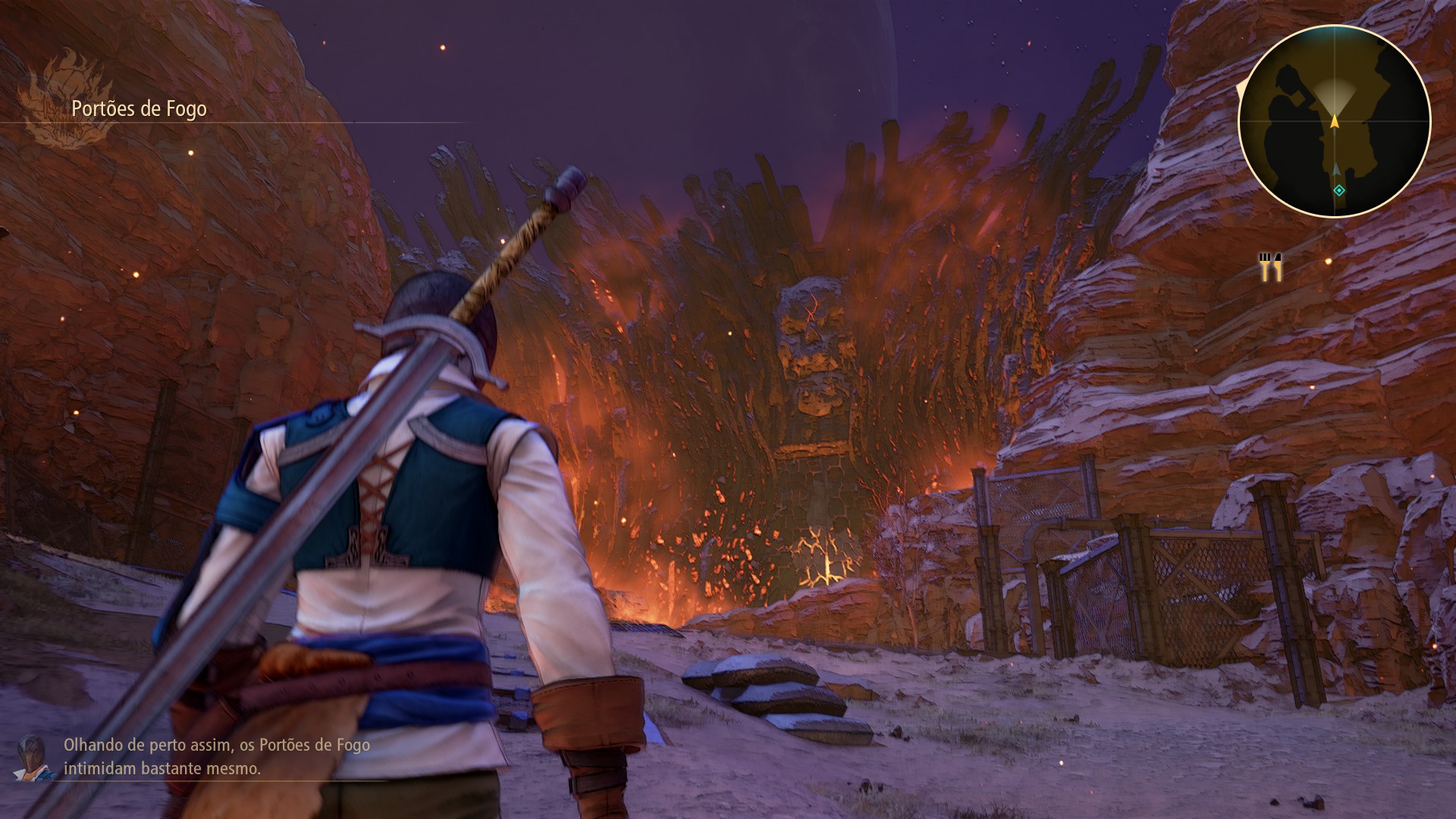Open the circular minimap
Screen dimensions: 1456x819
(1334, 121)
